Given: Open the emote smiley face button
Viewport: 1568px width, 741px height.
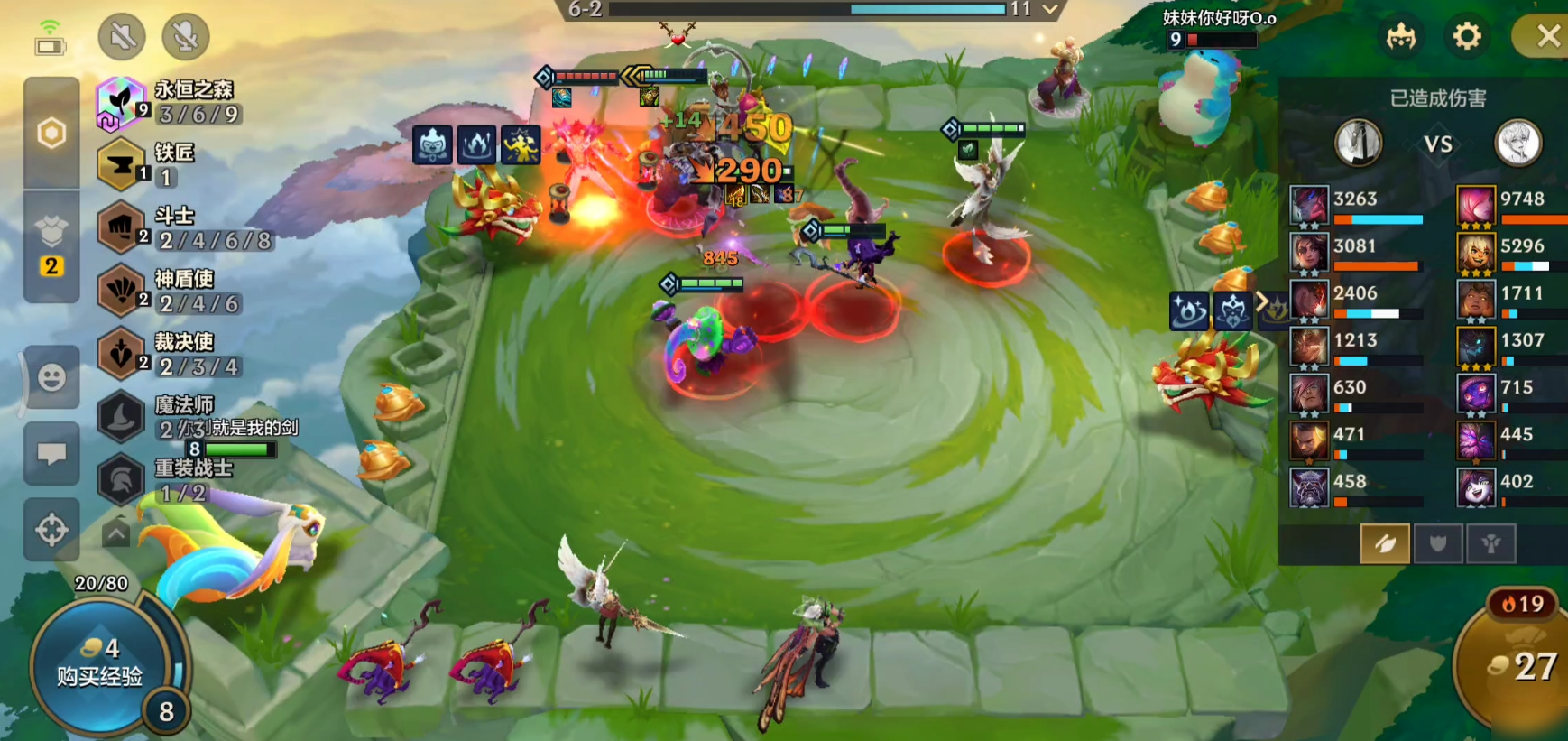Looking at the screenshot, I should (51, 376).
